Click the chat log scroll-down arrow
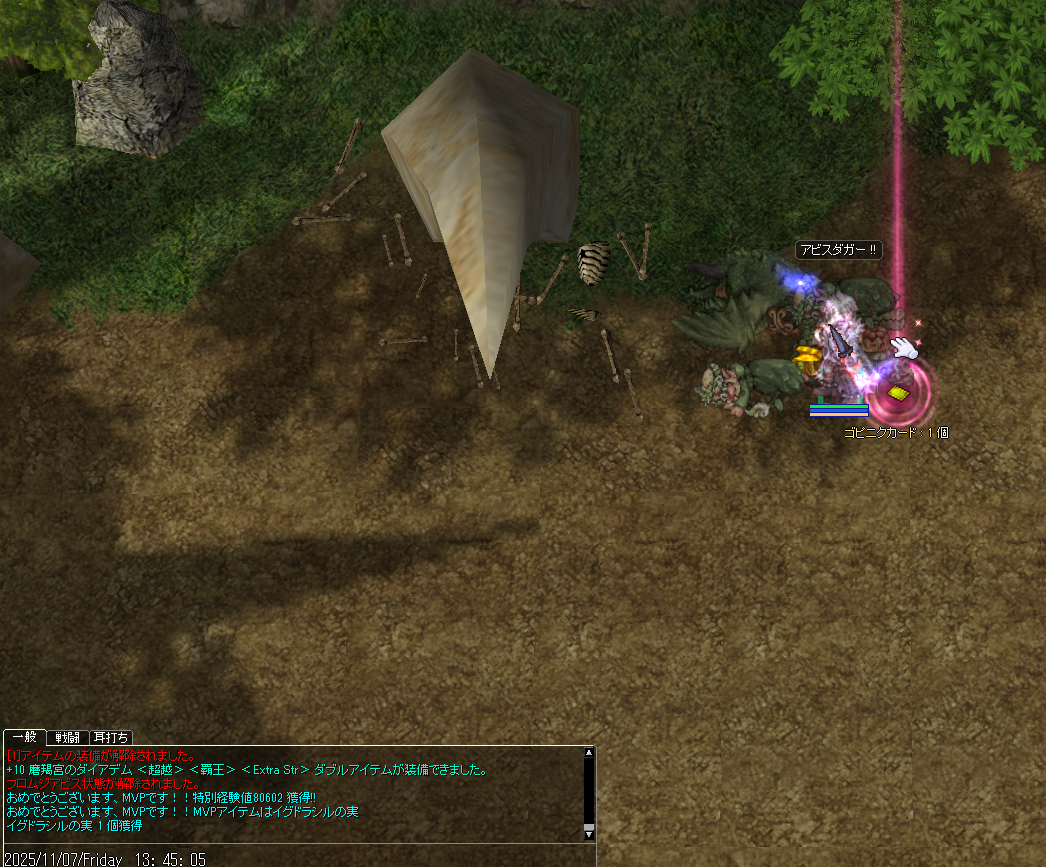The width and height of the screenshot is (1046, 867). [x=589, y=832]
